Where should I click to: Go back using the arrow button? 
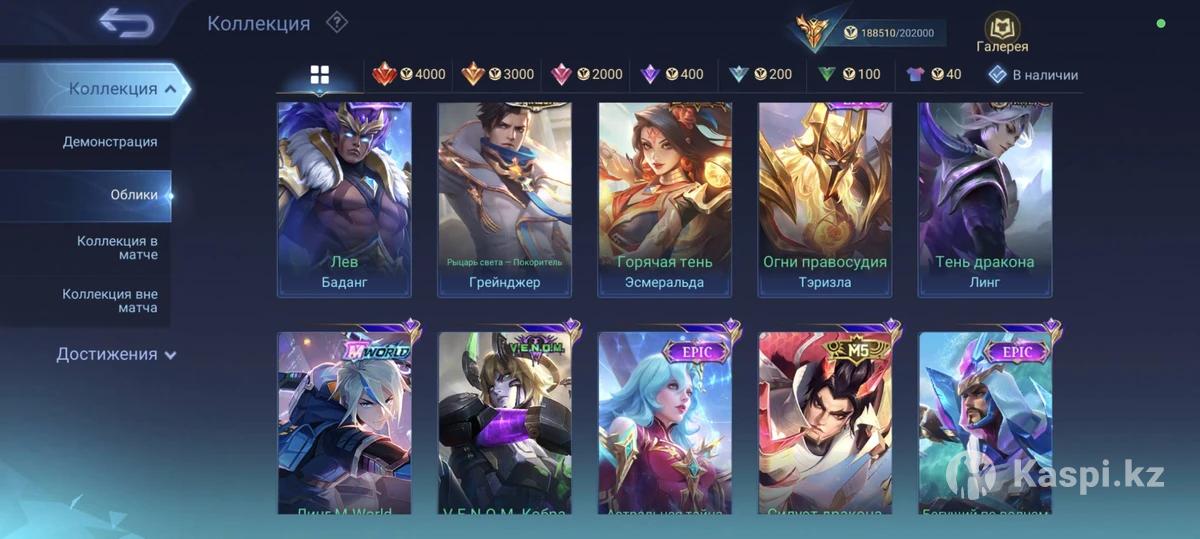tap(127, 22)
